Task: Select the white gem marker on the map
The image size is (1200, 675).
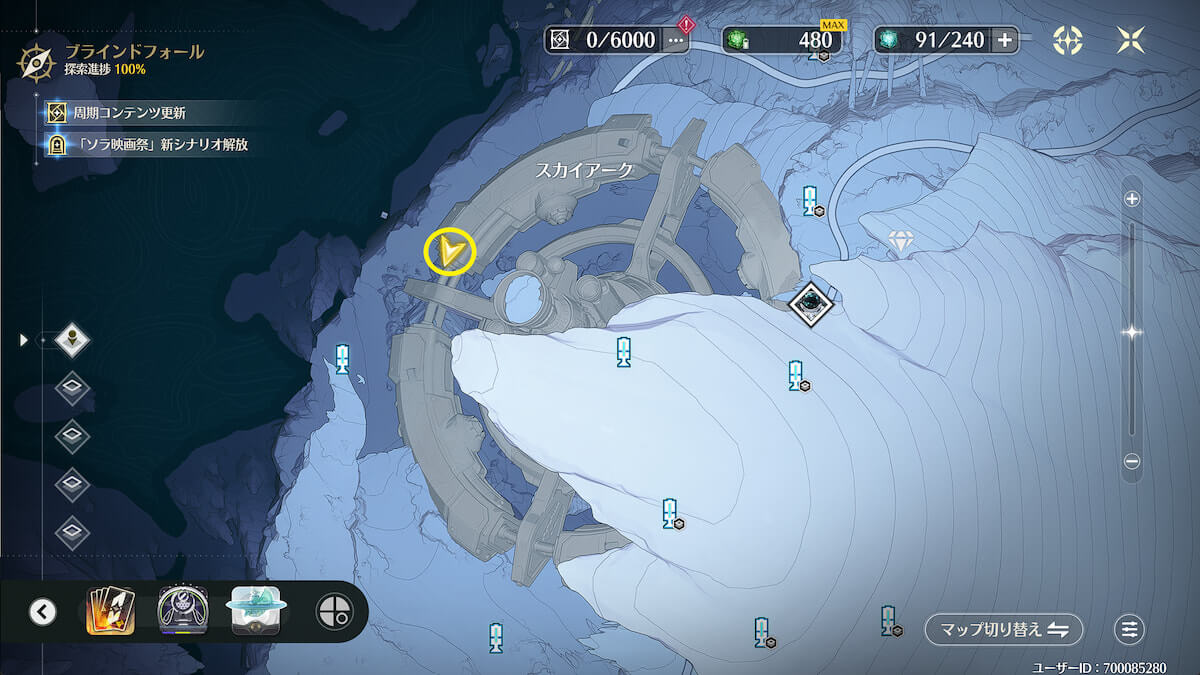Action: 902,241
